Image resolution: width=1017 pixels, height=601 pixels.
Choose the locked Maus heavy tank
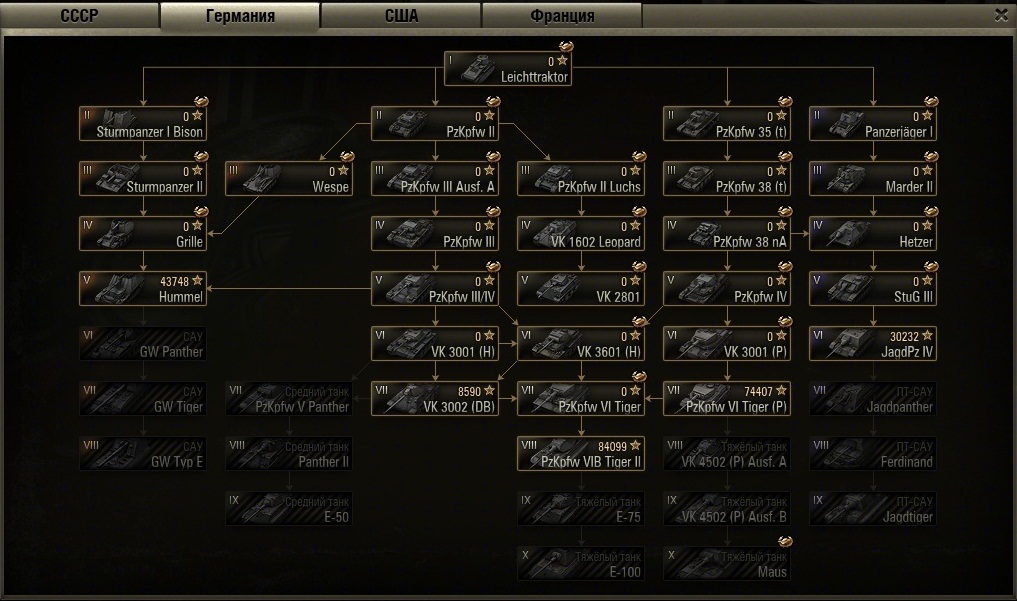727,563
